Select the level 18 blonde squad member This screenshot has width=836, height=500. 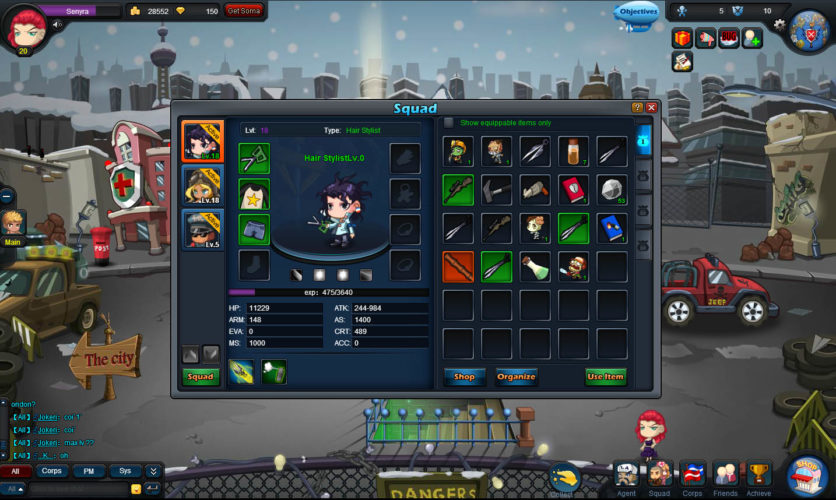tap(202, 185)
